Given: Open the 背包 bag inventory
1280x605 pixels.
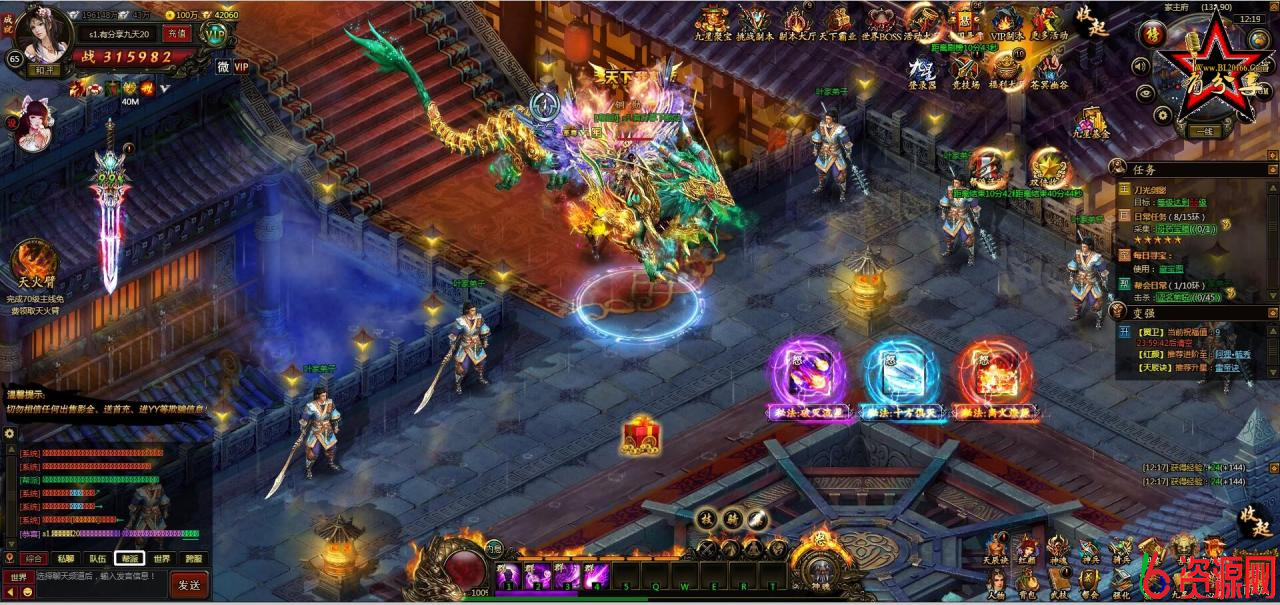Looking at the screenshot, I should click(x=1027, y=584).
